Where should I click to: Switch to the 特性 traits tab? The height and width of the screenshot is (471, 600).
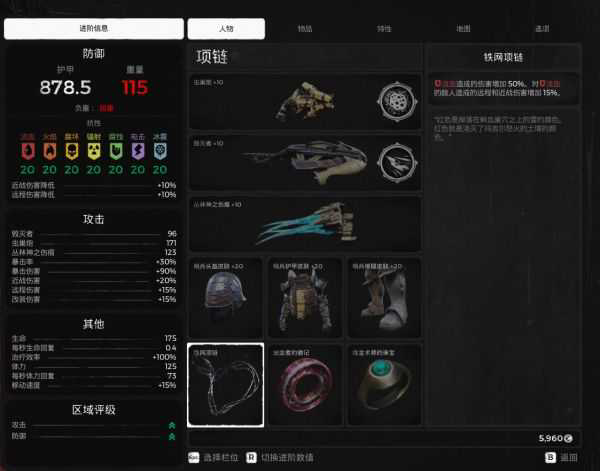384,29
